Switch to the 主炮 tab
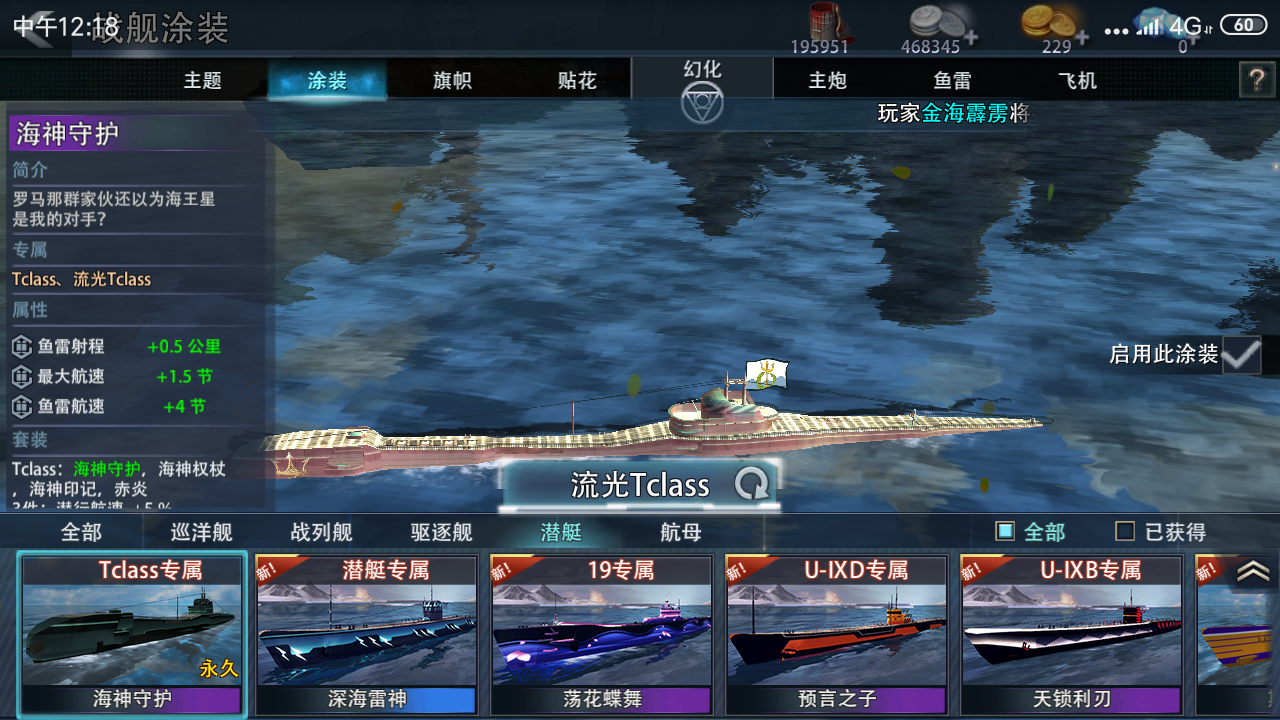 [827, 81]
